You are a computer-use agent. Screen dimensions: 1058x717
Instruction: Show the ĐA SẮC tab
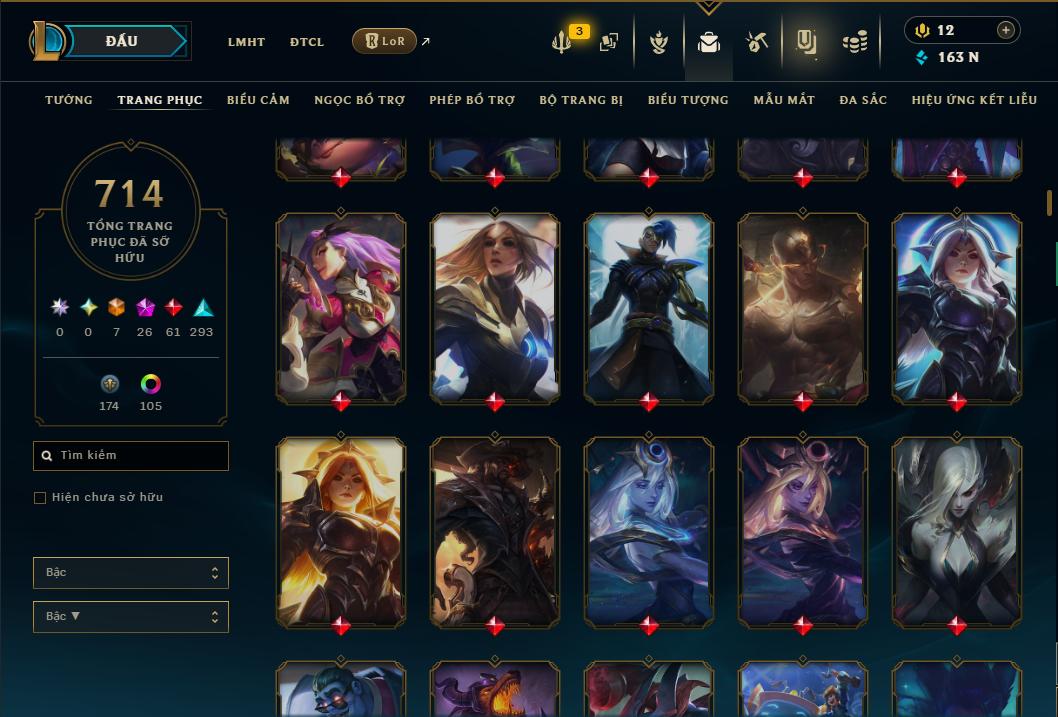click(x=863, y=100)
